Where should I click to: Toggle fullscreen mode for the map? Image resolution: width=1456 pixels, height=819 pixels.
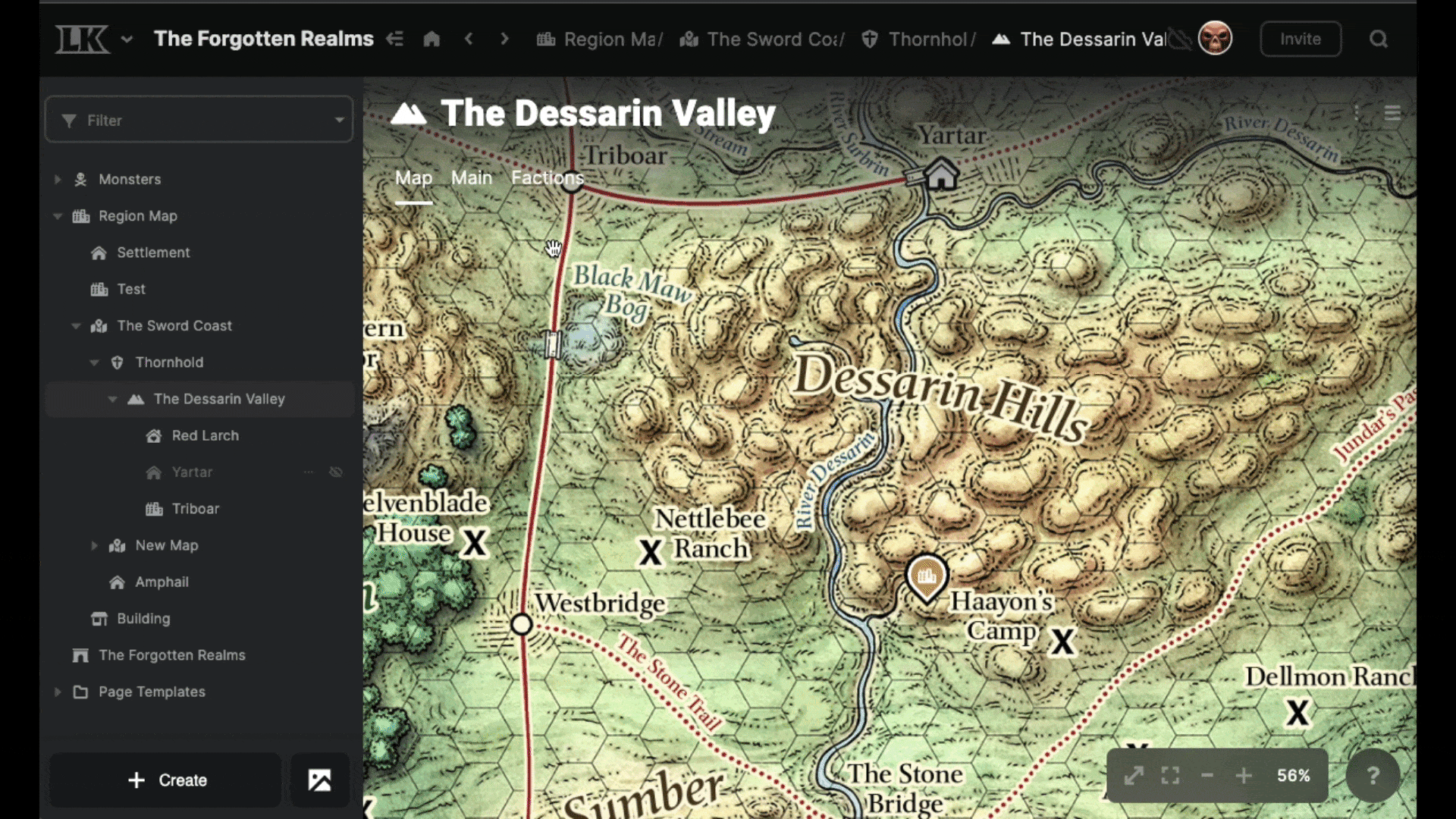[x=1169, y=775]
